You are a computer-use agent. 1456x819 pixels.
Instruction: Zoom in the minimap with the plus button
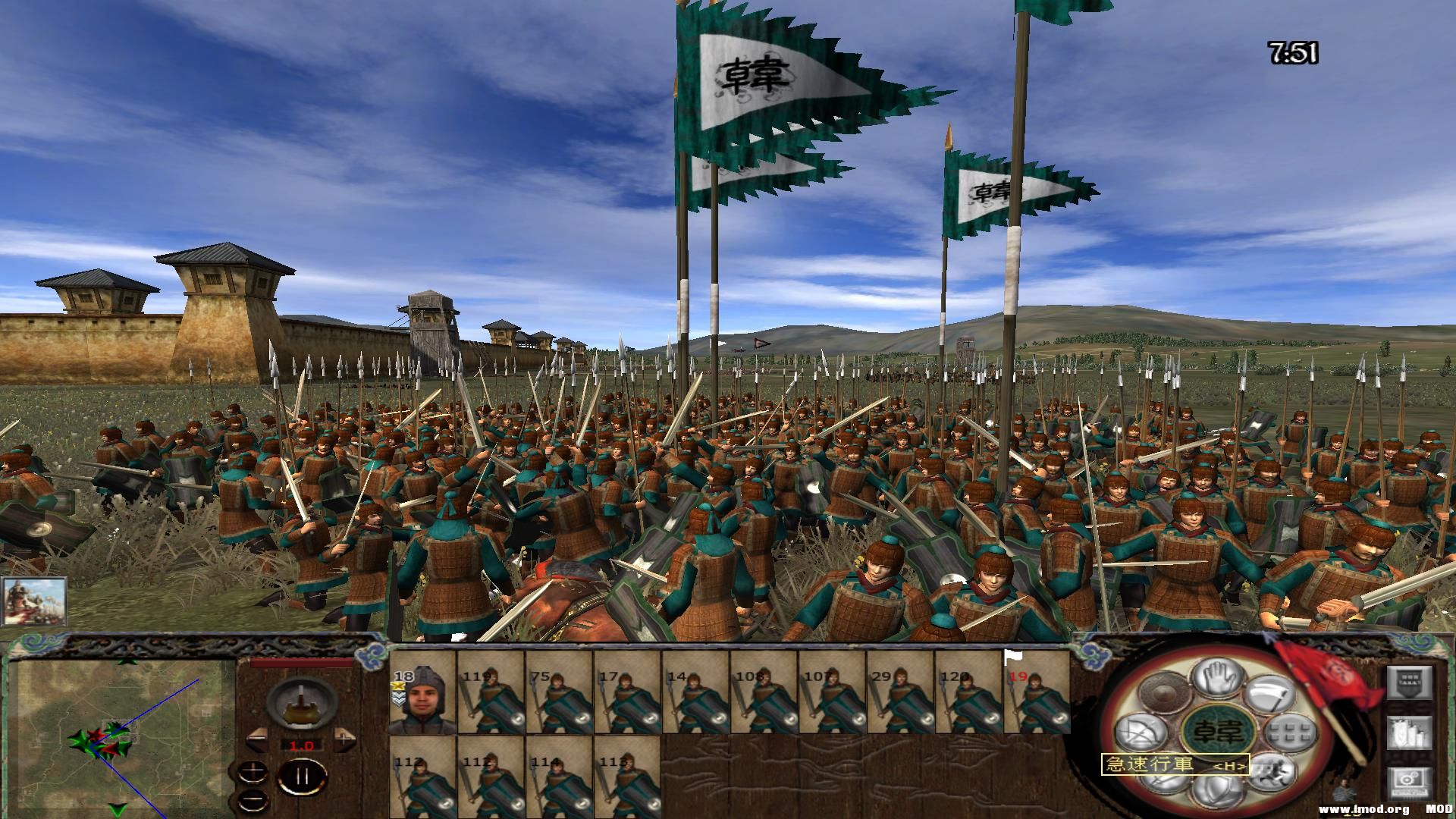tap(253, 773)
